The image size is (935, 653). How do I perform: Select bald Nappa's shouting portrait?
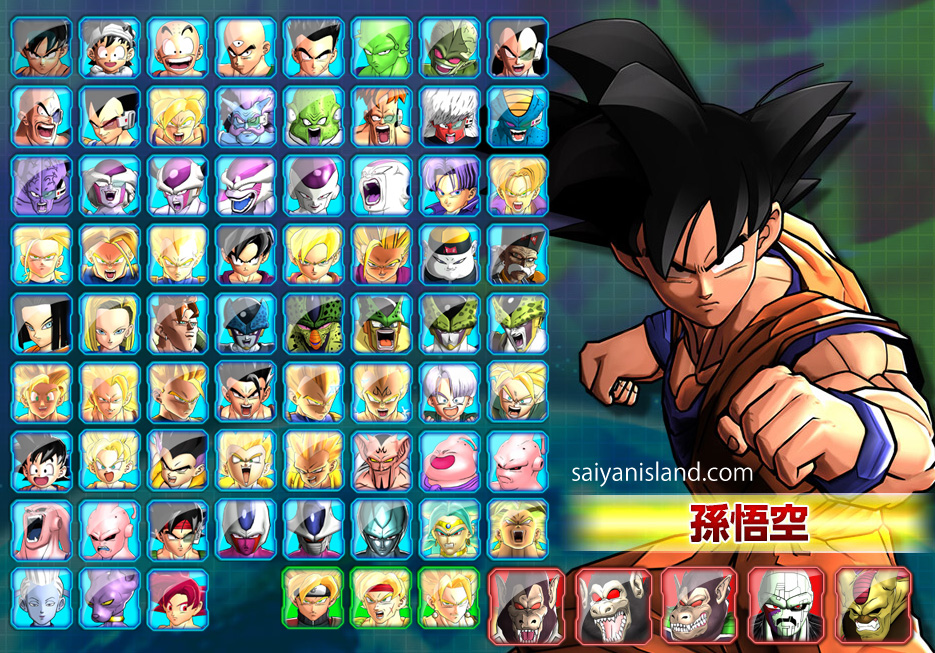click(x=42, y=116)
